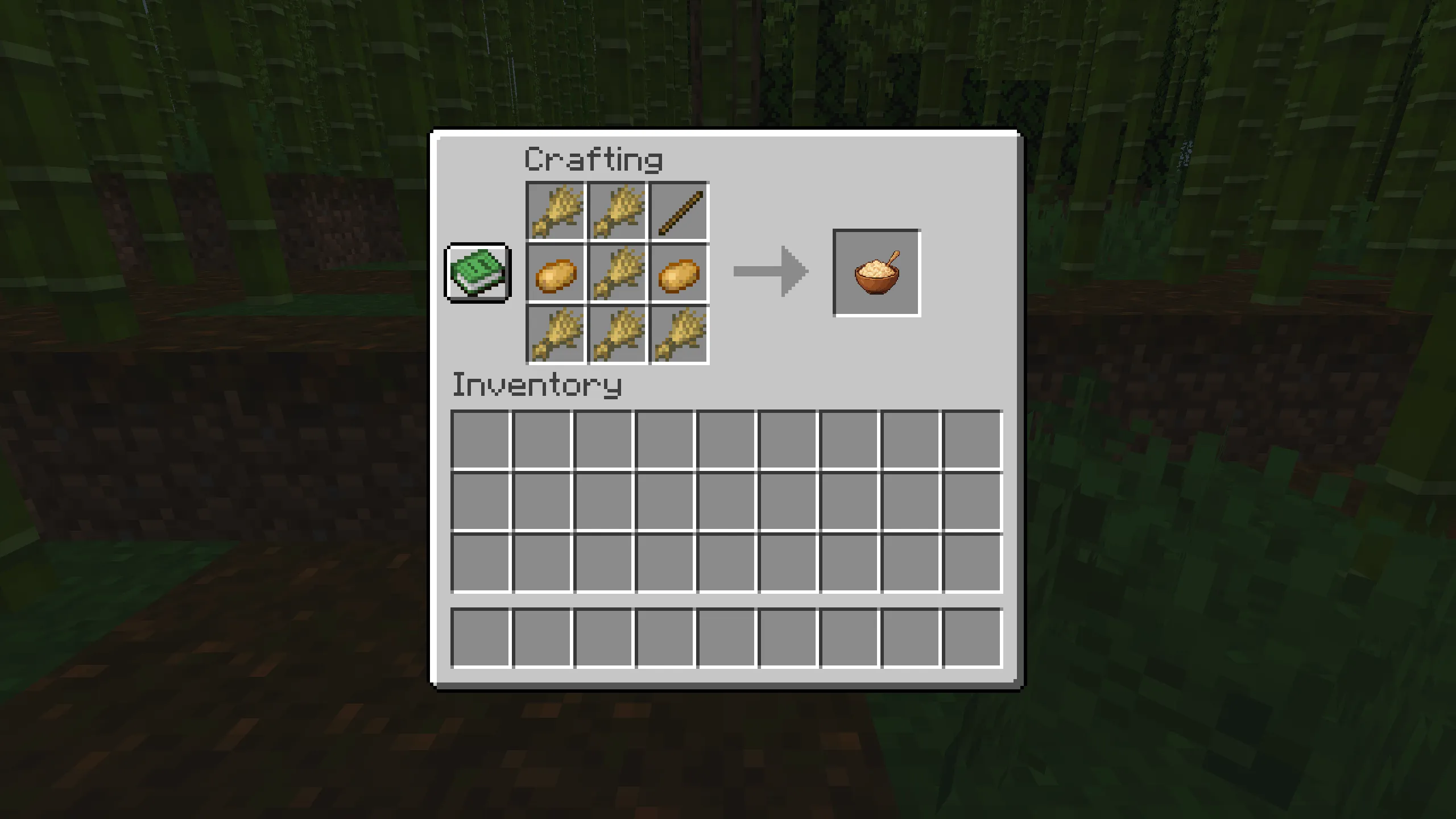Click the Inventory label
The height and width of the screenshot is (819, 1456).
(537, 386)
